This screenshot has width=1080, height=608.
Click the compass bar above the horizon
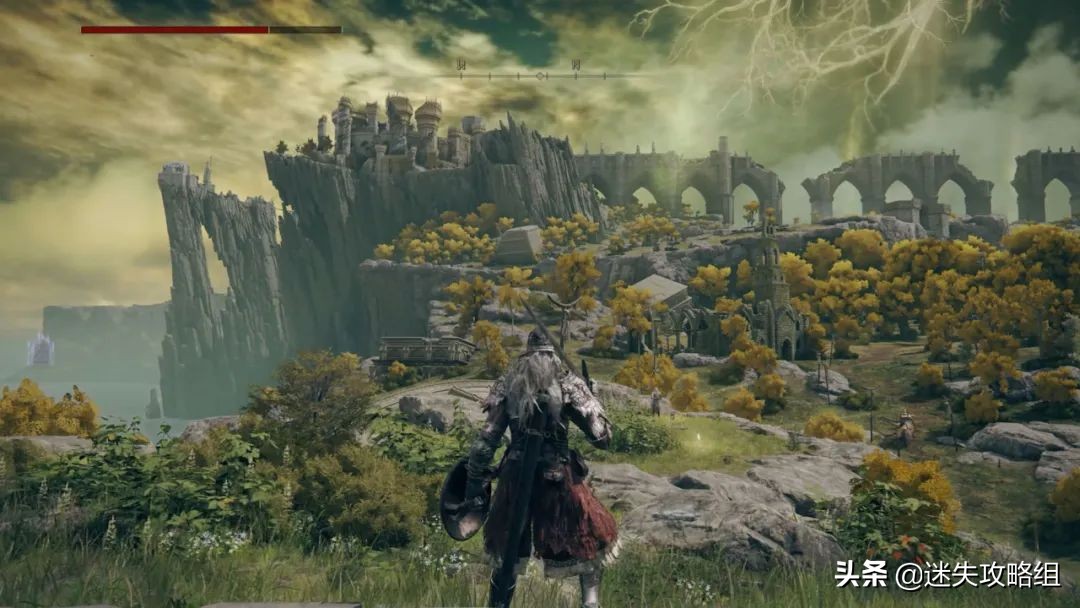540,74
